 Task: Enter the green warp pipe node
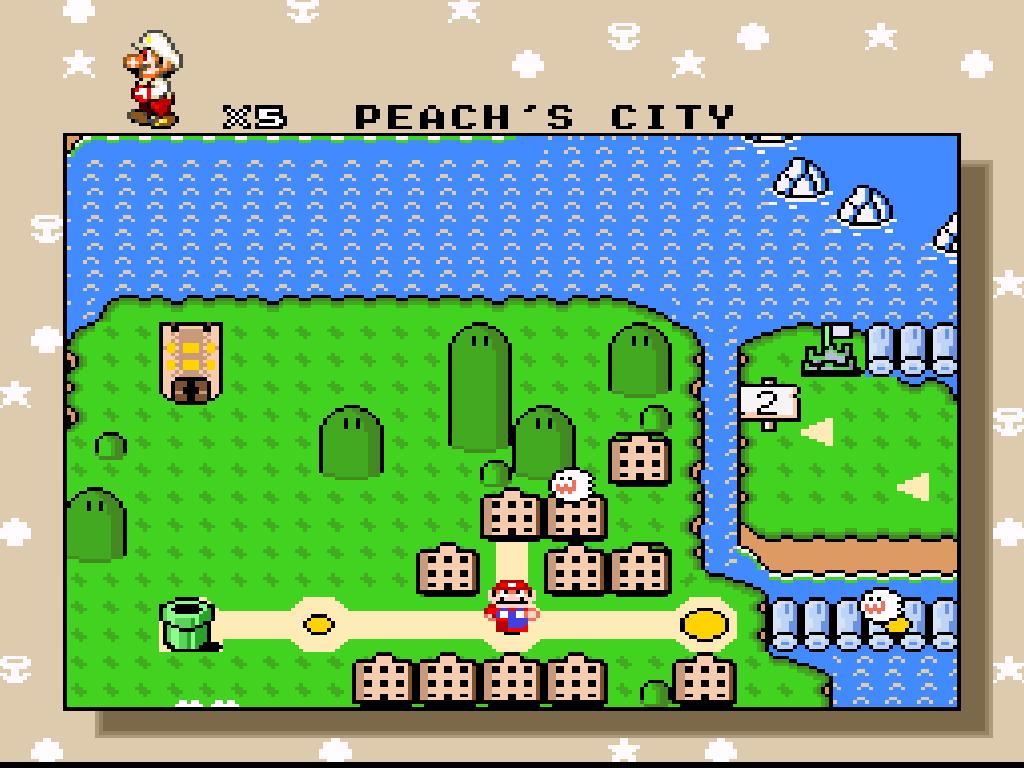point(188,624)
